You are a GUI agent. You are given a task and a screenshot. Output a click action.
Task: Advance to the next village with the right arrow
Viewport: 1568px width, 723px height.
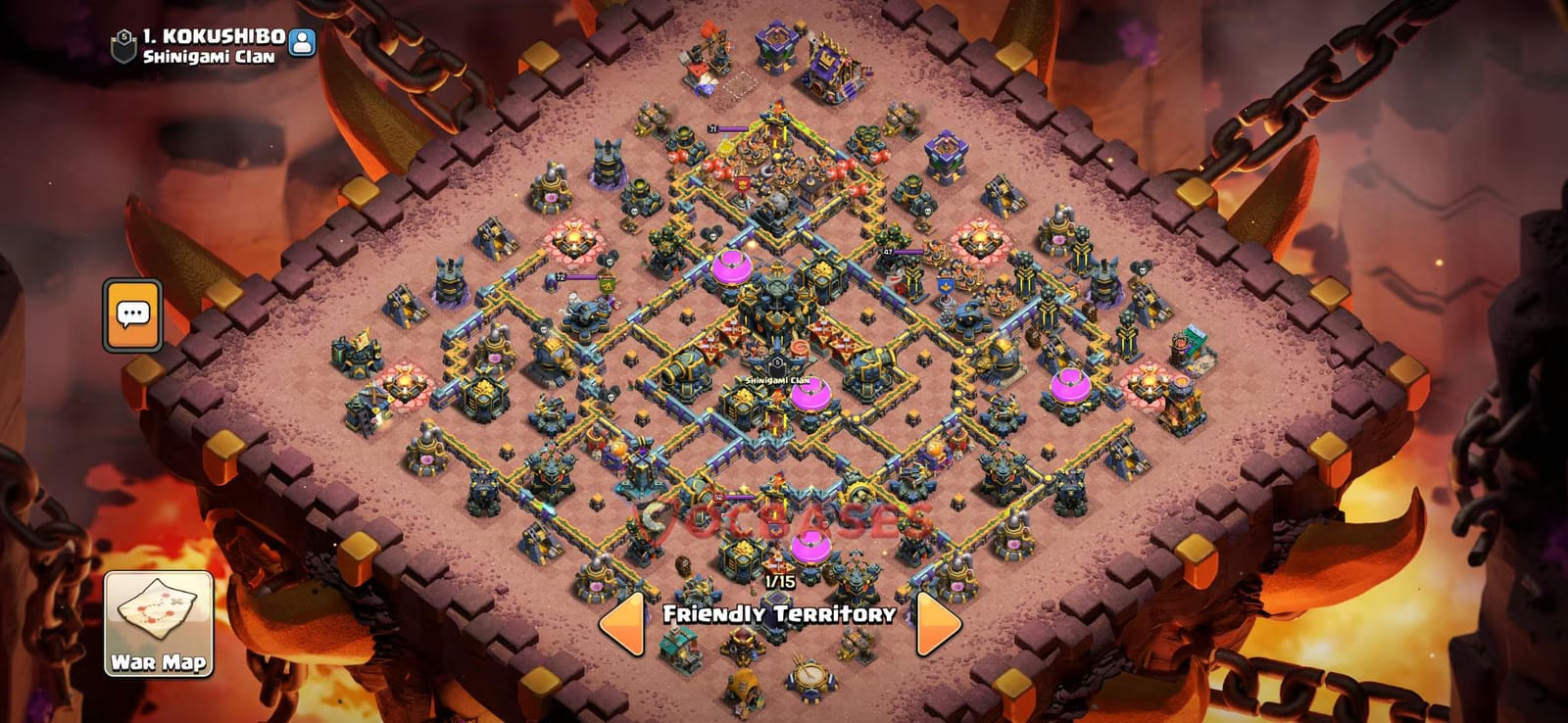pos(931,617)
